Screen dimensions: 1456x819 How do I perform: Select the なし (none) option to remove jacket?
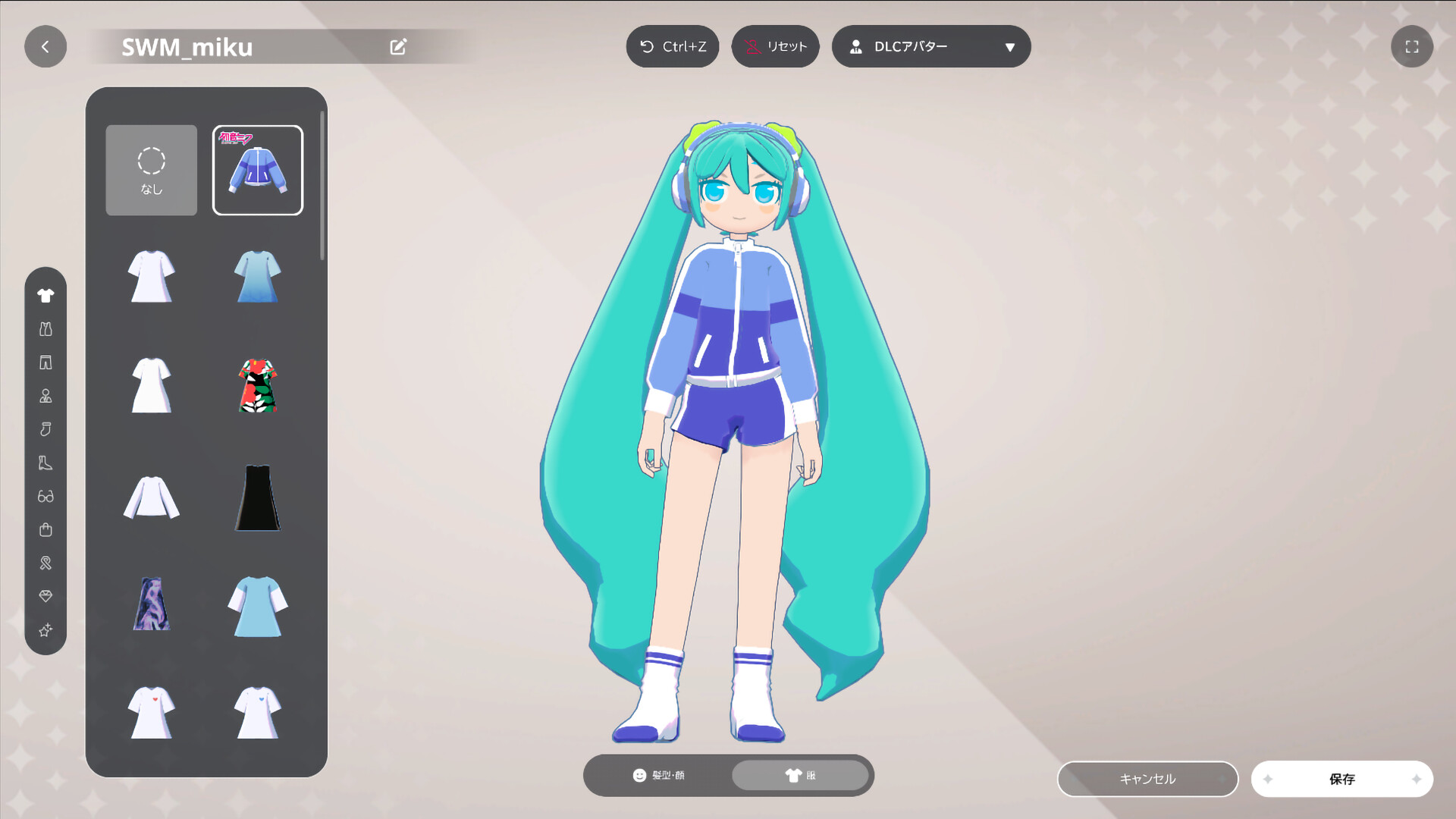151,170
